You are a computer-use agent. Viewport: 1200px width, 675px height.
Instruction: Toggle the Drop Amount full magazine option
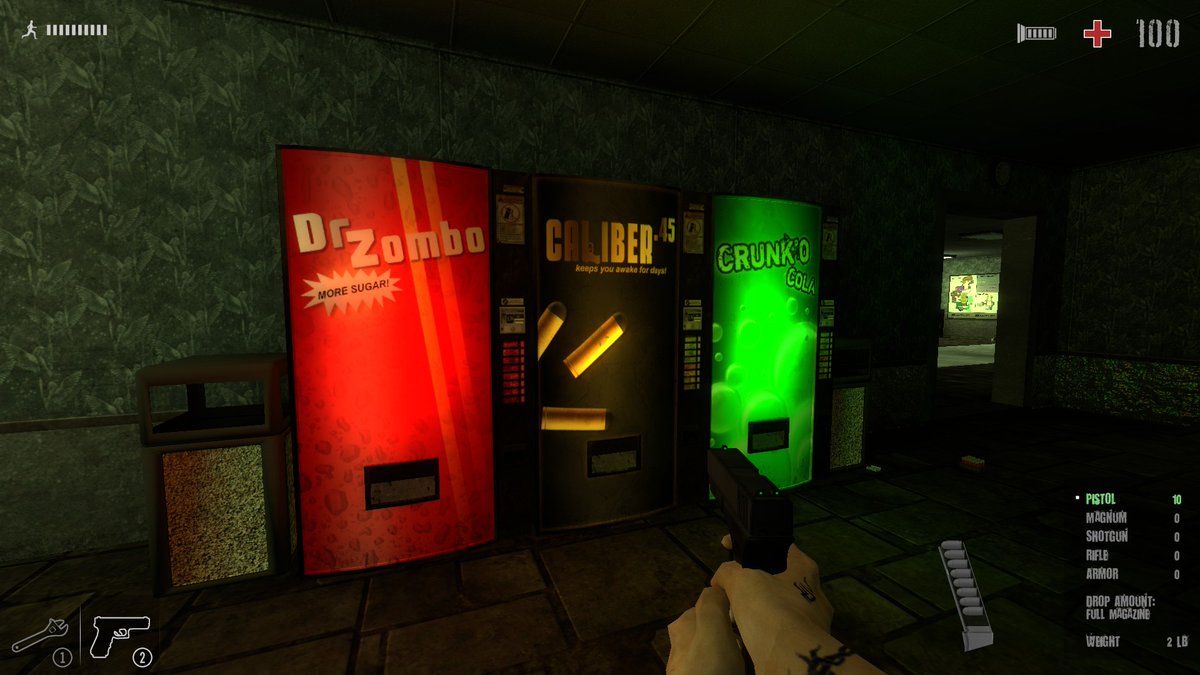[1120, 608]
